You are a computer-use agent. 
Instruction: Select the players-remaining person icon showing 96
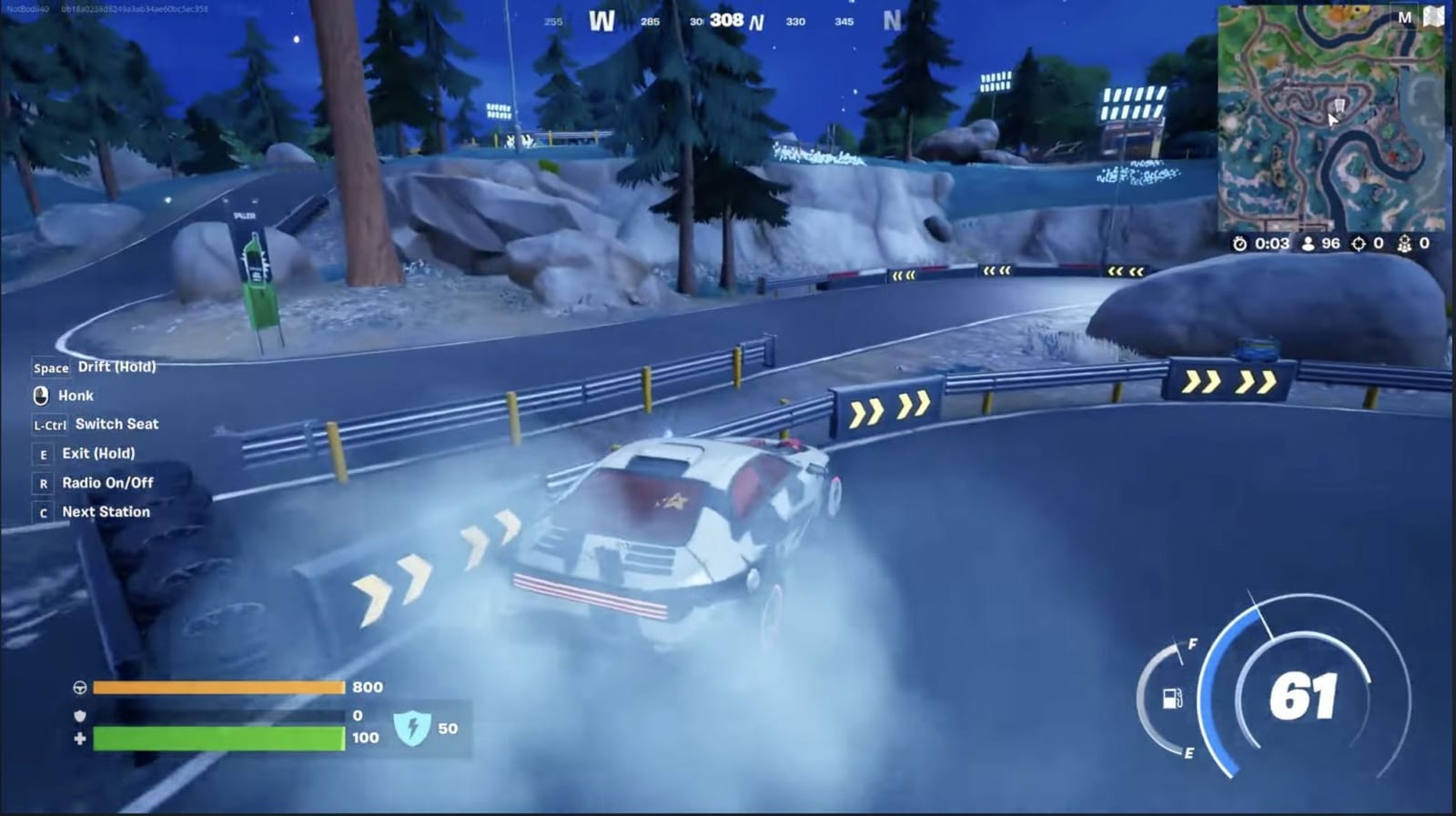(x=1308, y=243)
